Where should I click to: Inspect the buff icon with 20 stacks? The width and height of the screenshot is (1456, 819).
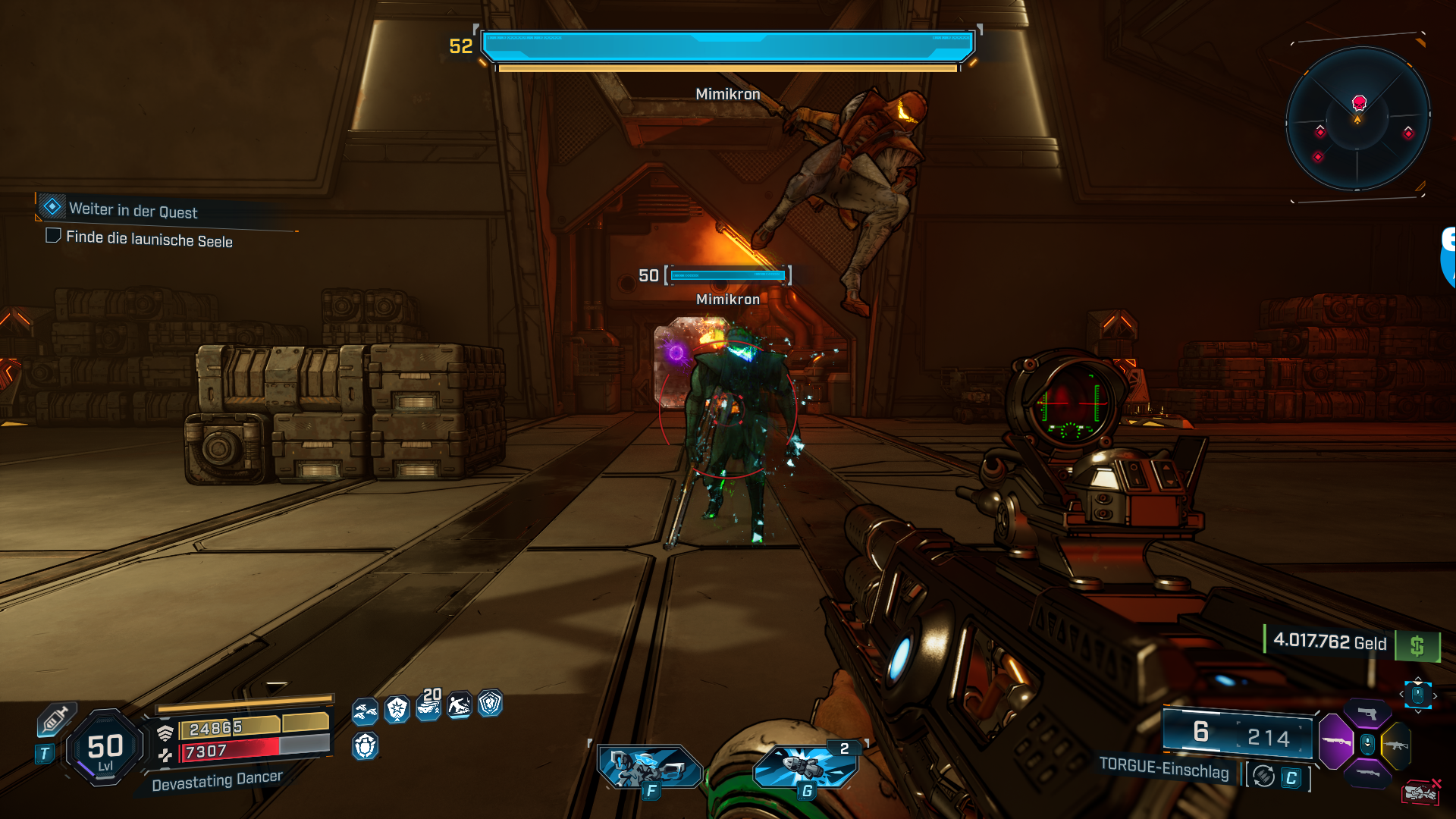[429, 705]
